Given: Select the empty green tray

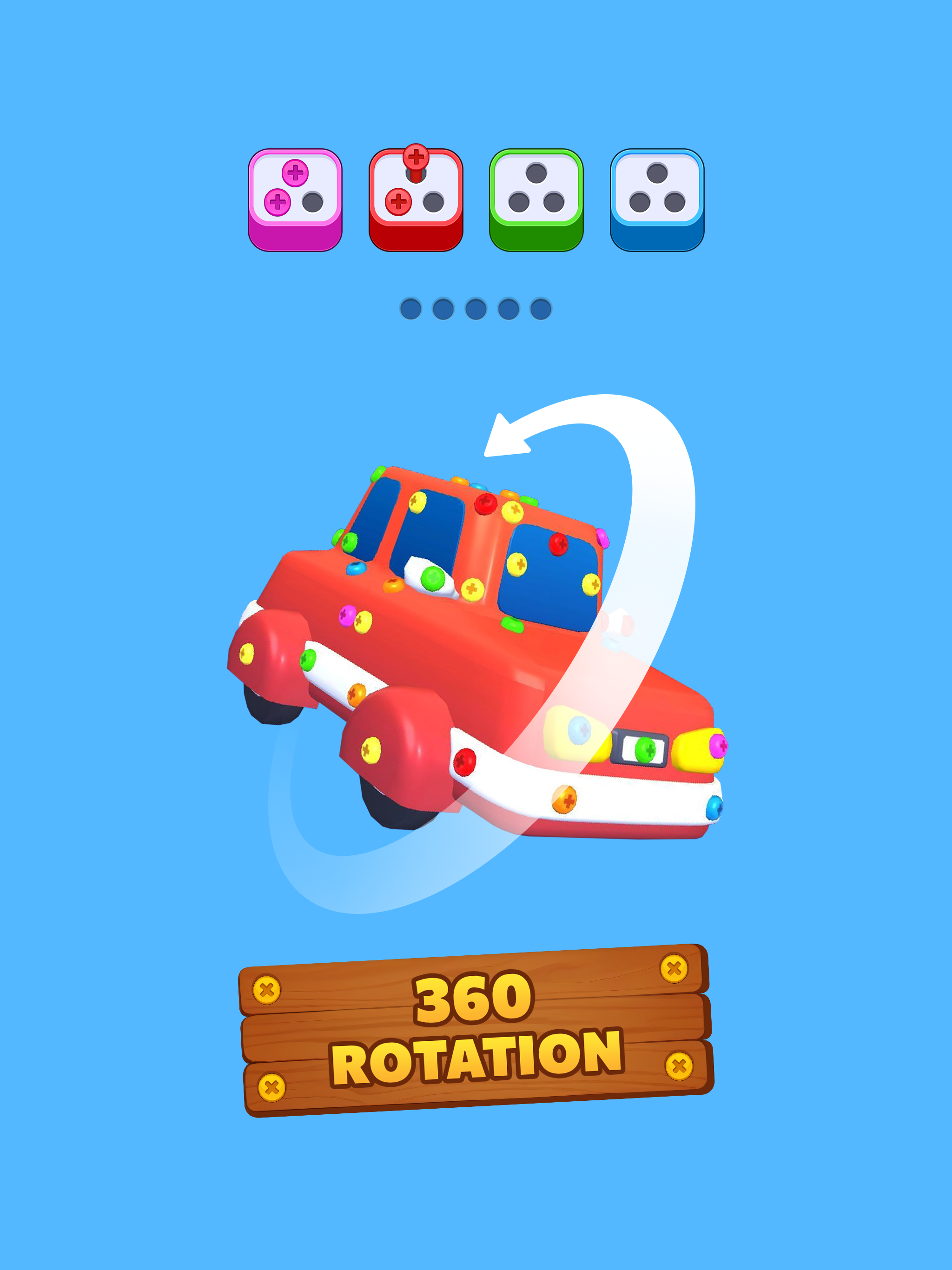Looking at the screenshot, I should coord(535,201).
